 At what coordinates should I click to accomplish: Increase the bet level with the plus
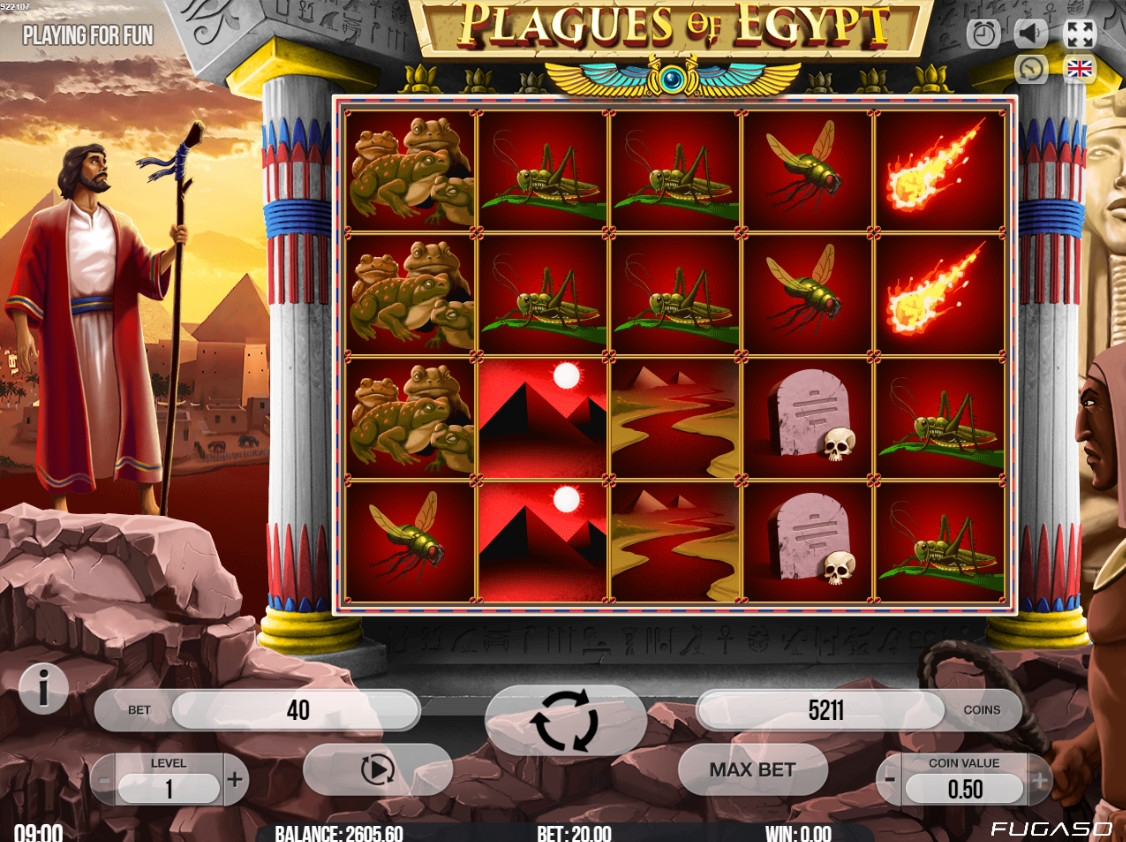[x=235, y=779]
